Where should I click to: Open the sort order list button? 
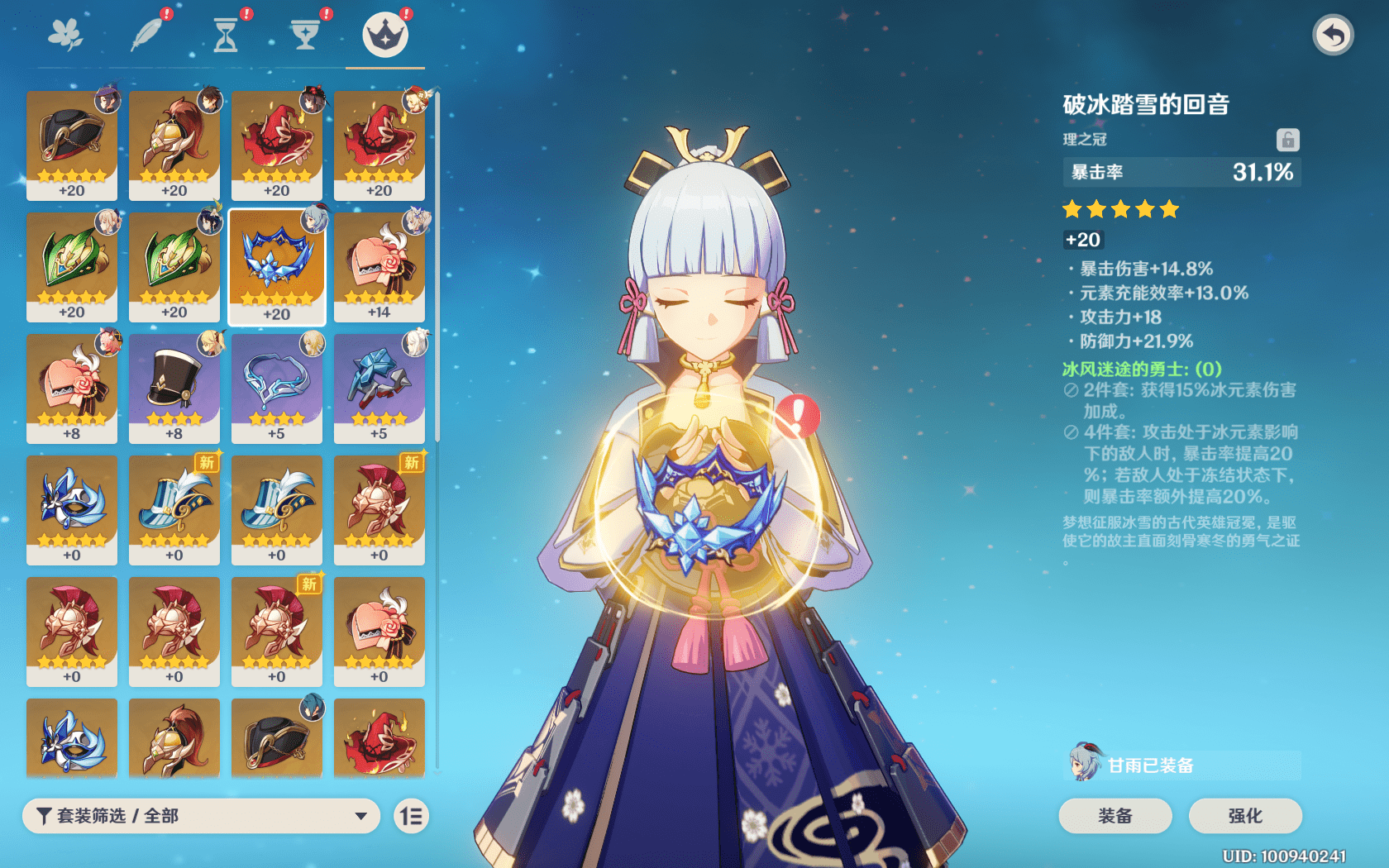(x=411, y=817)
